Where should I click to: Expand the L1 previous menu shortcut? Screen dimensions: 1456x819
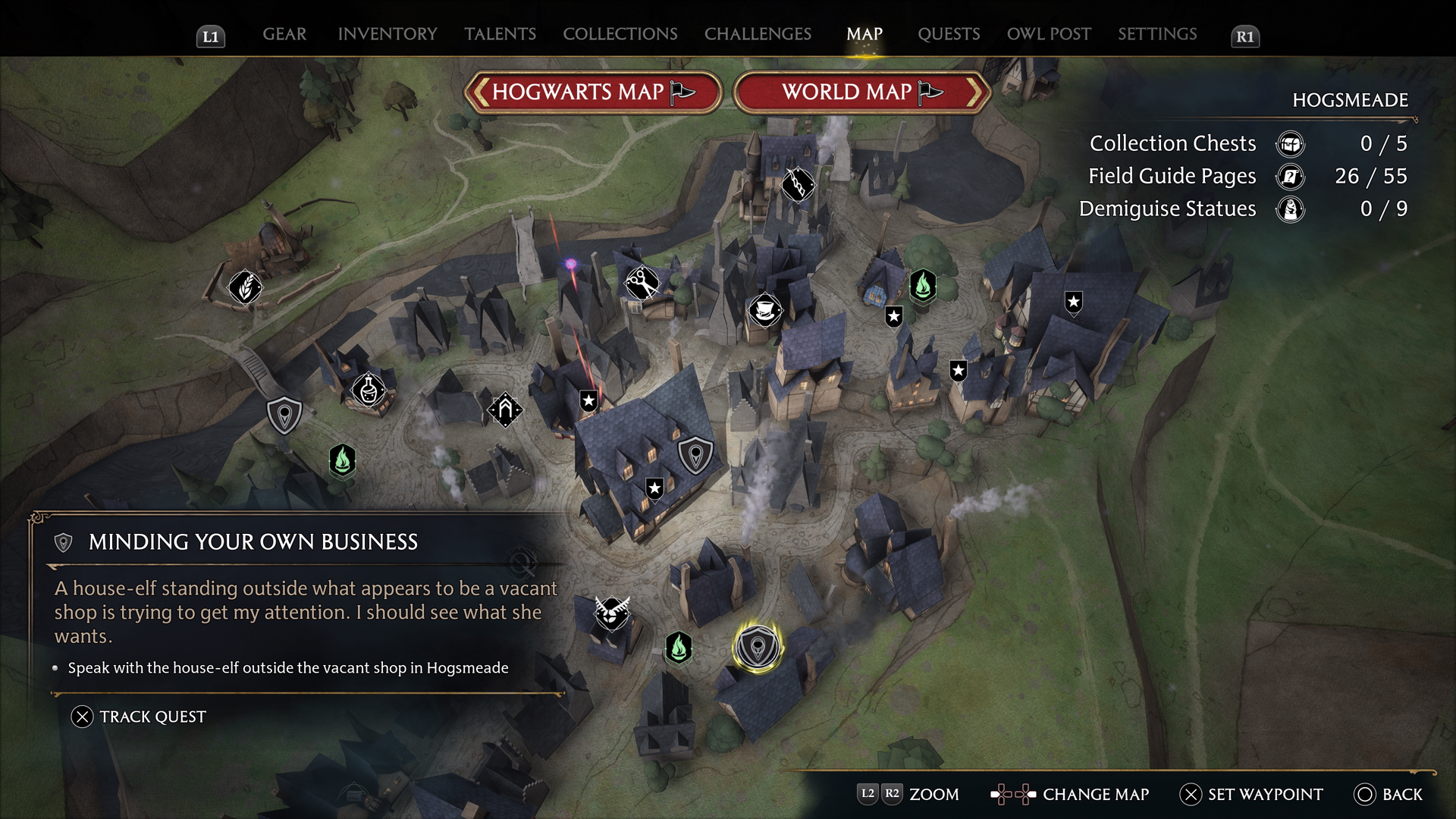(x=210, y=35)
